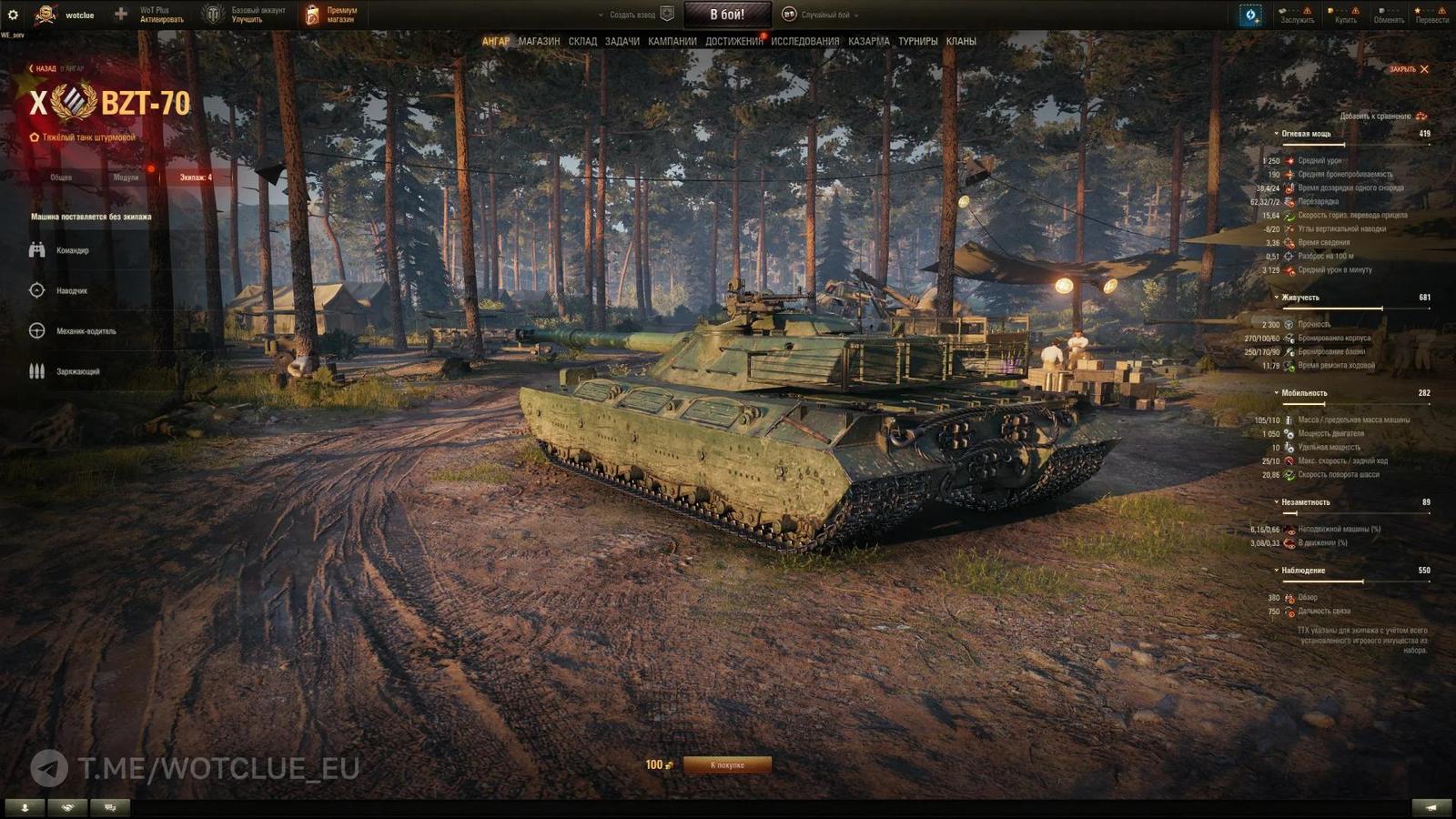This screenshot has width=1456, height=819.
Task: Click Добавить к сравнению scales icon
Action: click(1420, 118)
